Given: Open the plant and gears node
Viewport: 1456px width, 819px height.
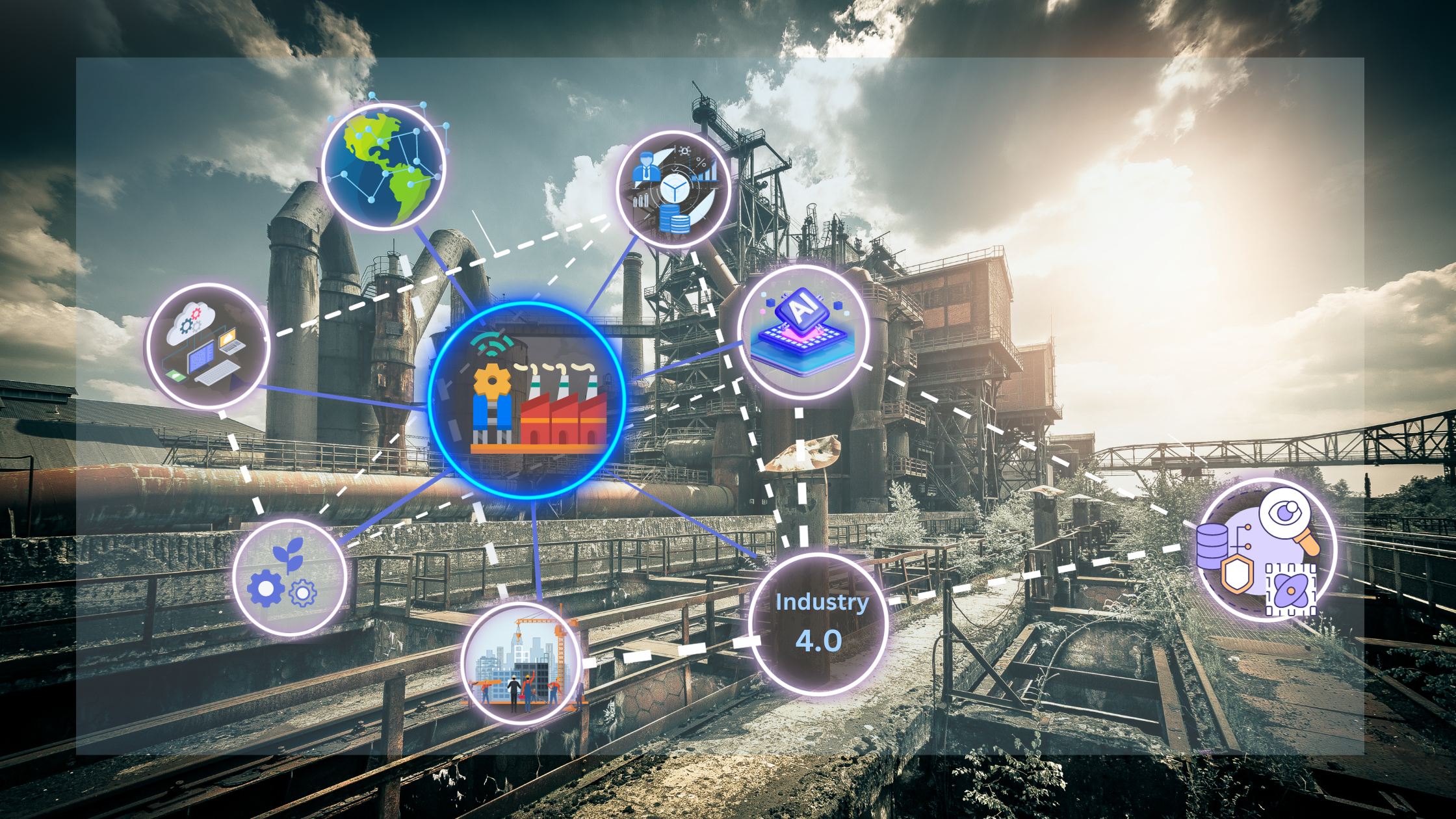Looking at the screenshot, I should point(289,577).
